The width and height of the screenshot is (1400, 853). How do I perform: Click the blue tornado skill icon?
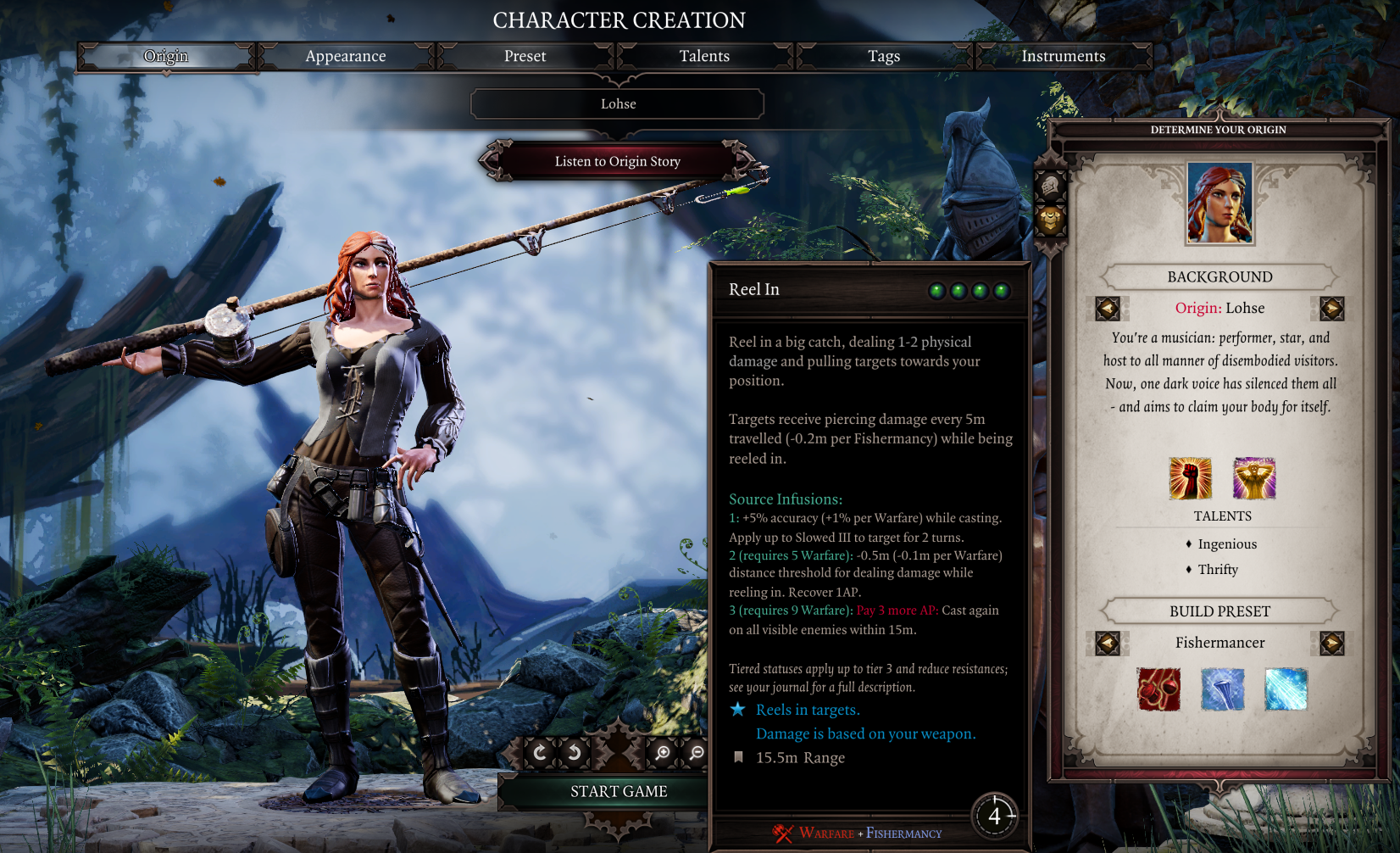[x=1221, y=689]
